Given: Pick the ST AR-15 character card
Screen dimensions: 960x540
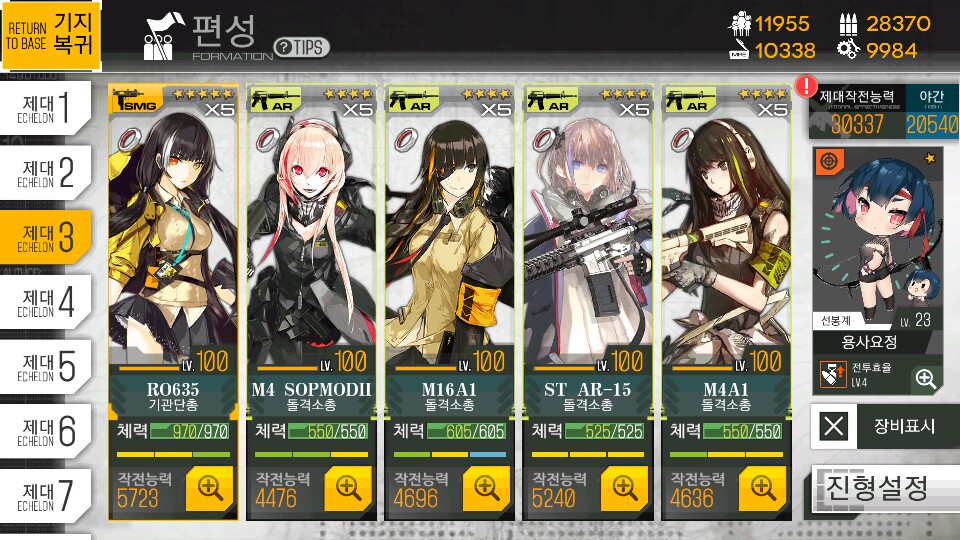Looking at the screenshot, I should (x=587, y=240).
